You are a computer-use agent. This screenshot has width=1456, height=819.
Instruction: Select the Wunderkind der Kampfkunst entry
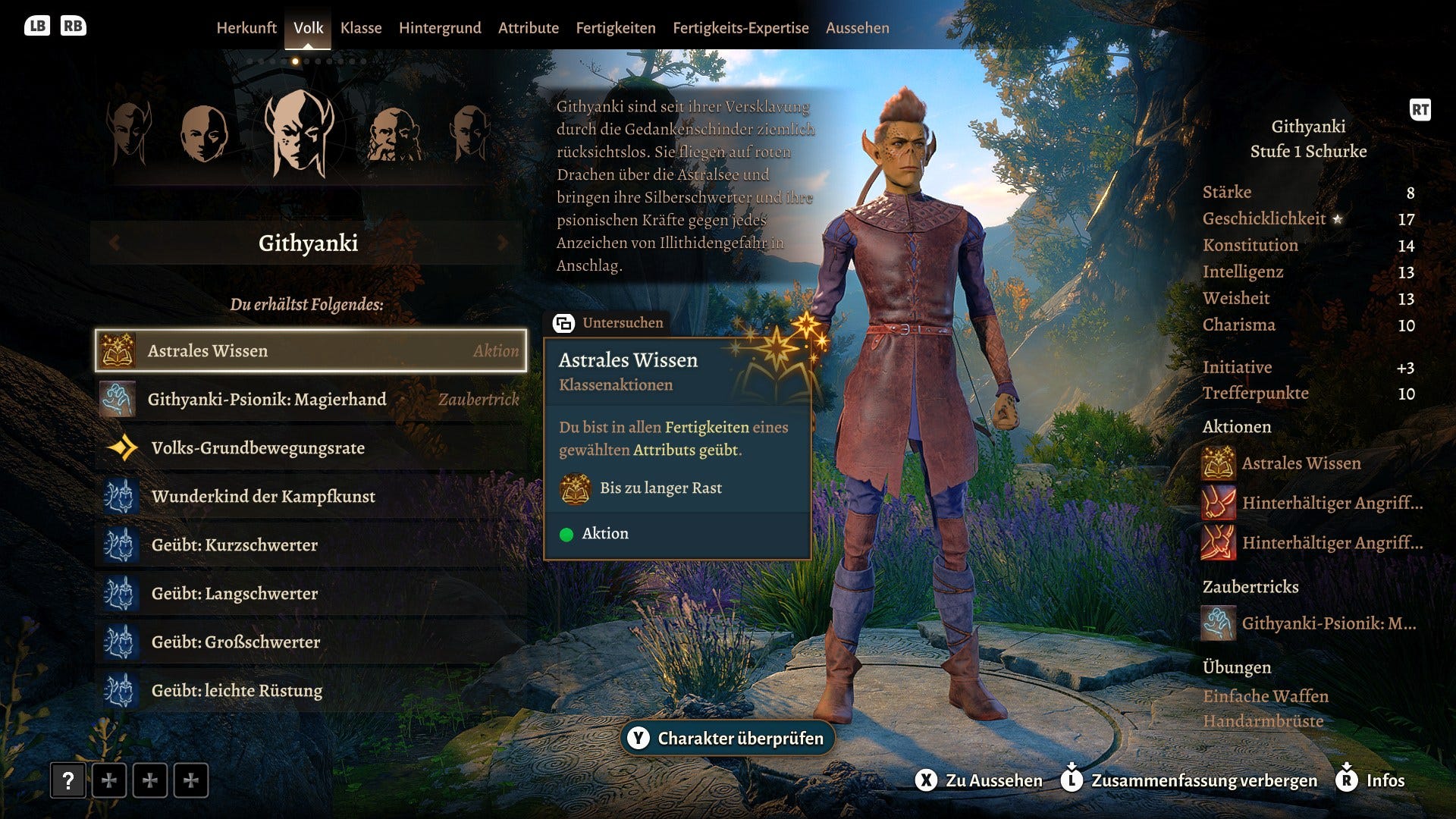(264, 497)
